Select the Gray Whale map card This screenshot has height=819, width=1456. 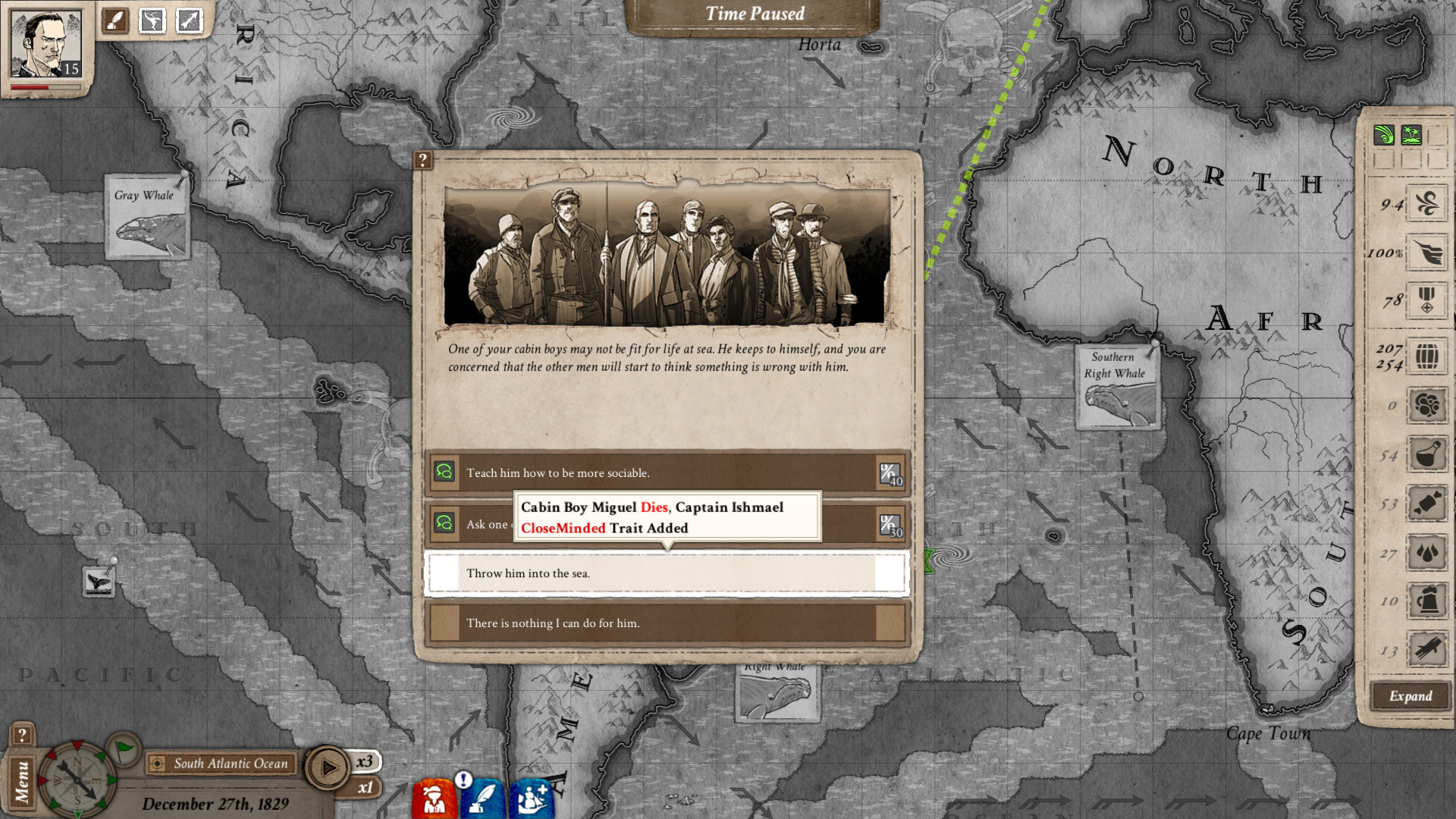coord(146,218)
